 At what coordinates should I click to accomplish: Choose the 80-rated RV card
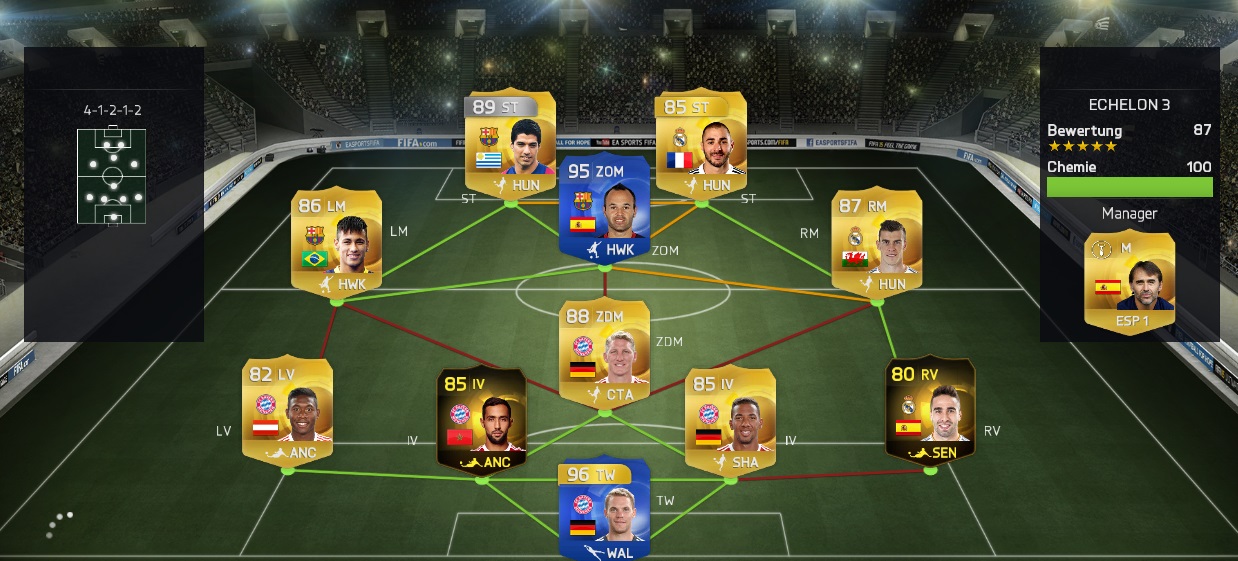[x=930, y=408]
